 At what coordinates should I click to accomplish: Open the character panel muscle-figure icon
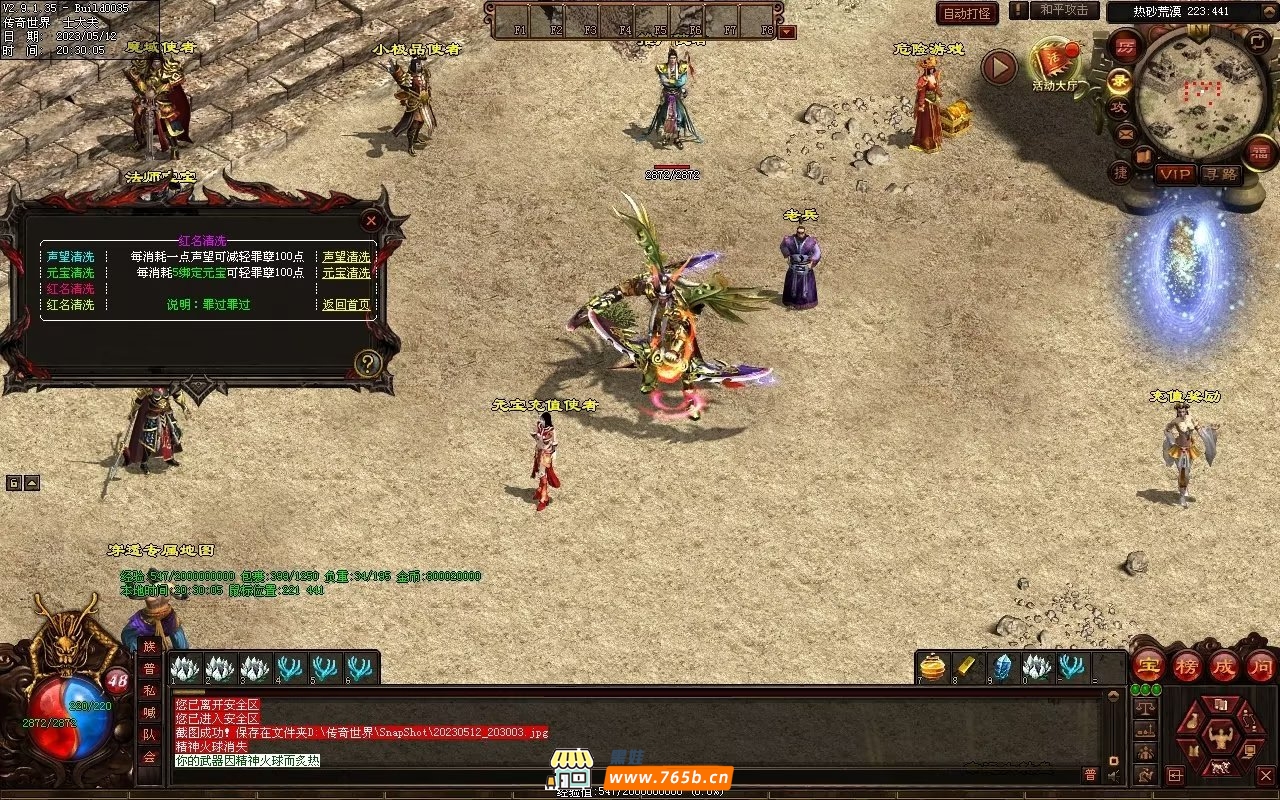1220,738
